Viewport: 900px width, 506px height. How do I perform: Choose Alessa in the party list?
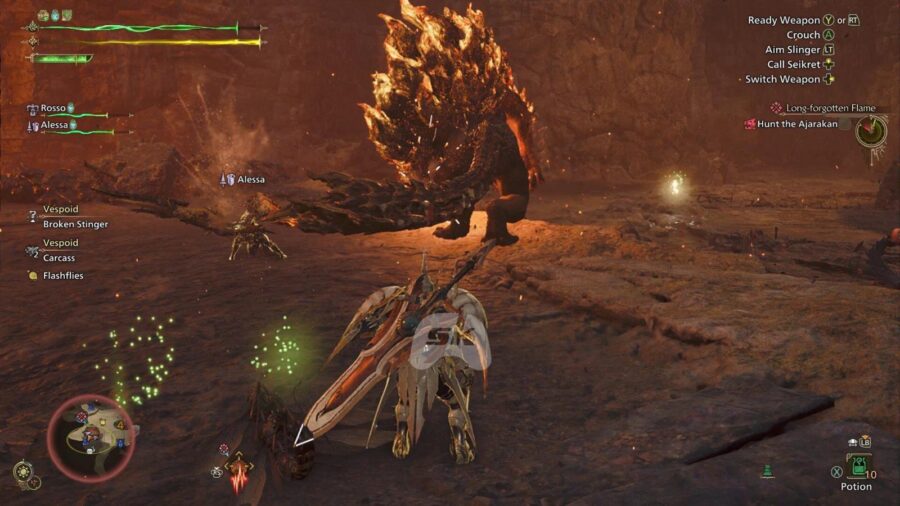pos(55,125)
